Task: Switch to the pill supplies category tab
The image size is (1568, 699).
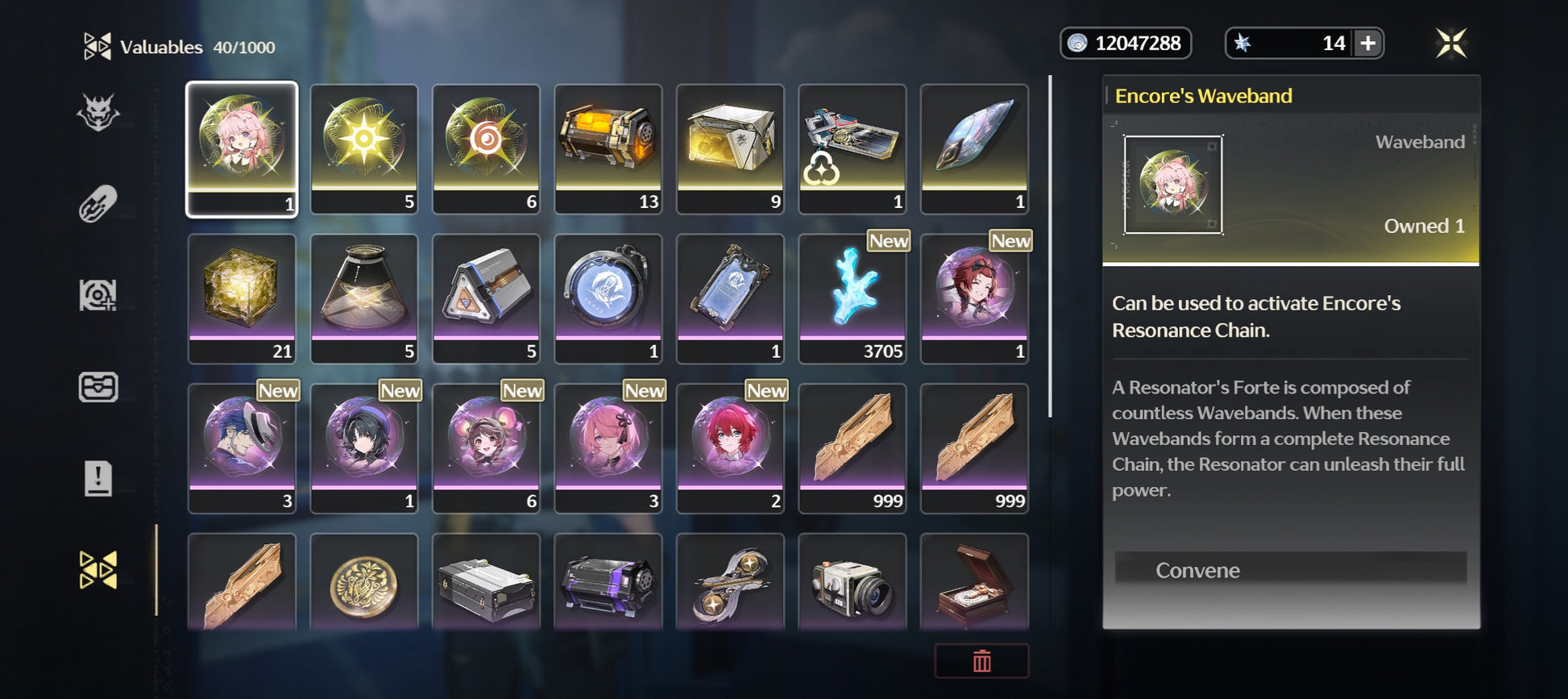Action: [x=98, y=204]
